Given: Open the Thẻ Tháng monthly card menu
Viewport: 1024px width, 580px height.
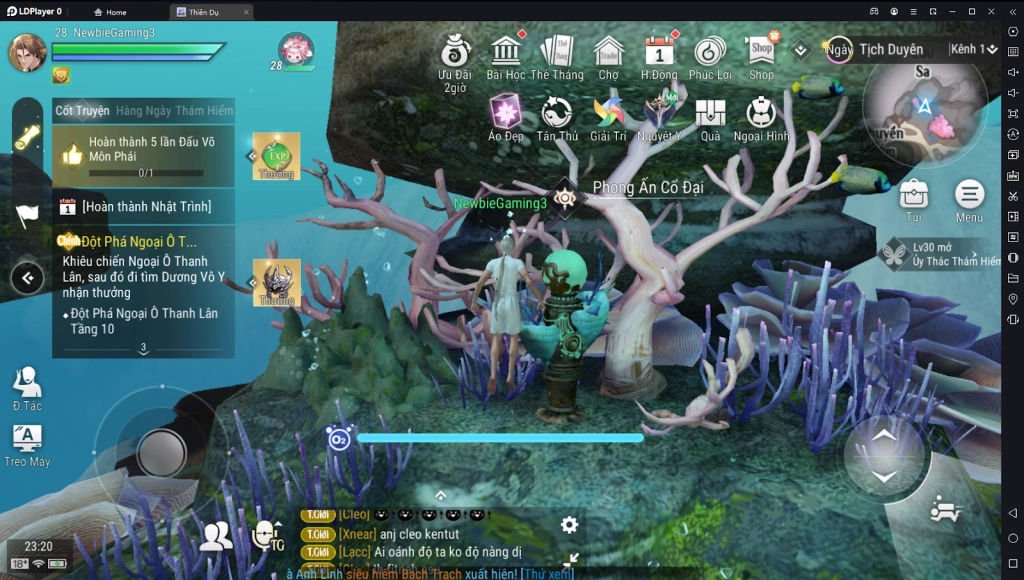Looking at the screenshot, I should coord(556,53).
